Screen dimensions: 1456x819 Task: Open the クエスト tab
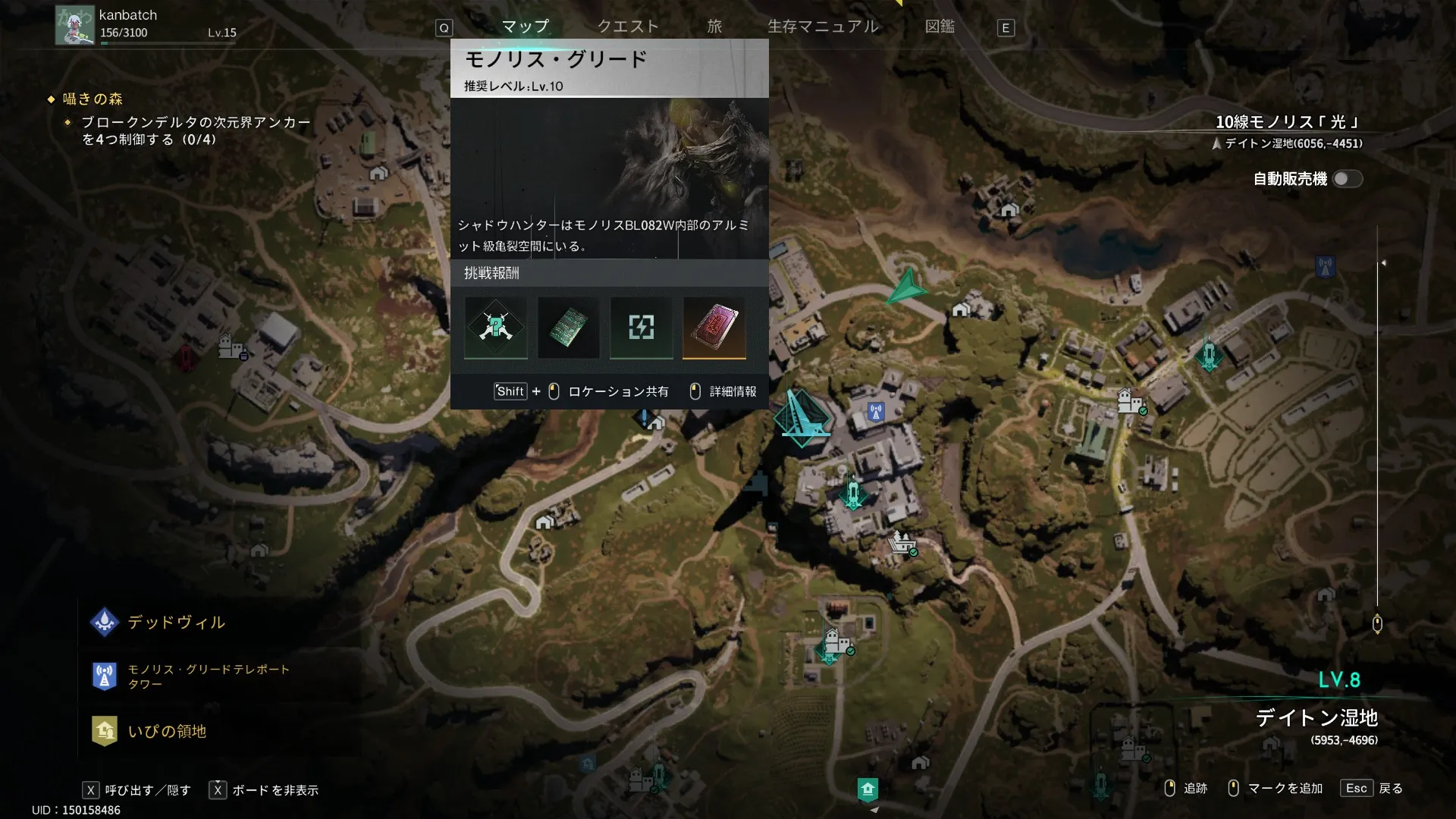pos(628,27)
